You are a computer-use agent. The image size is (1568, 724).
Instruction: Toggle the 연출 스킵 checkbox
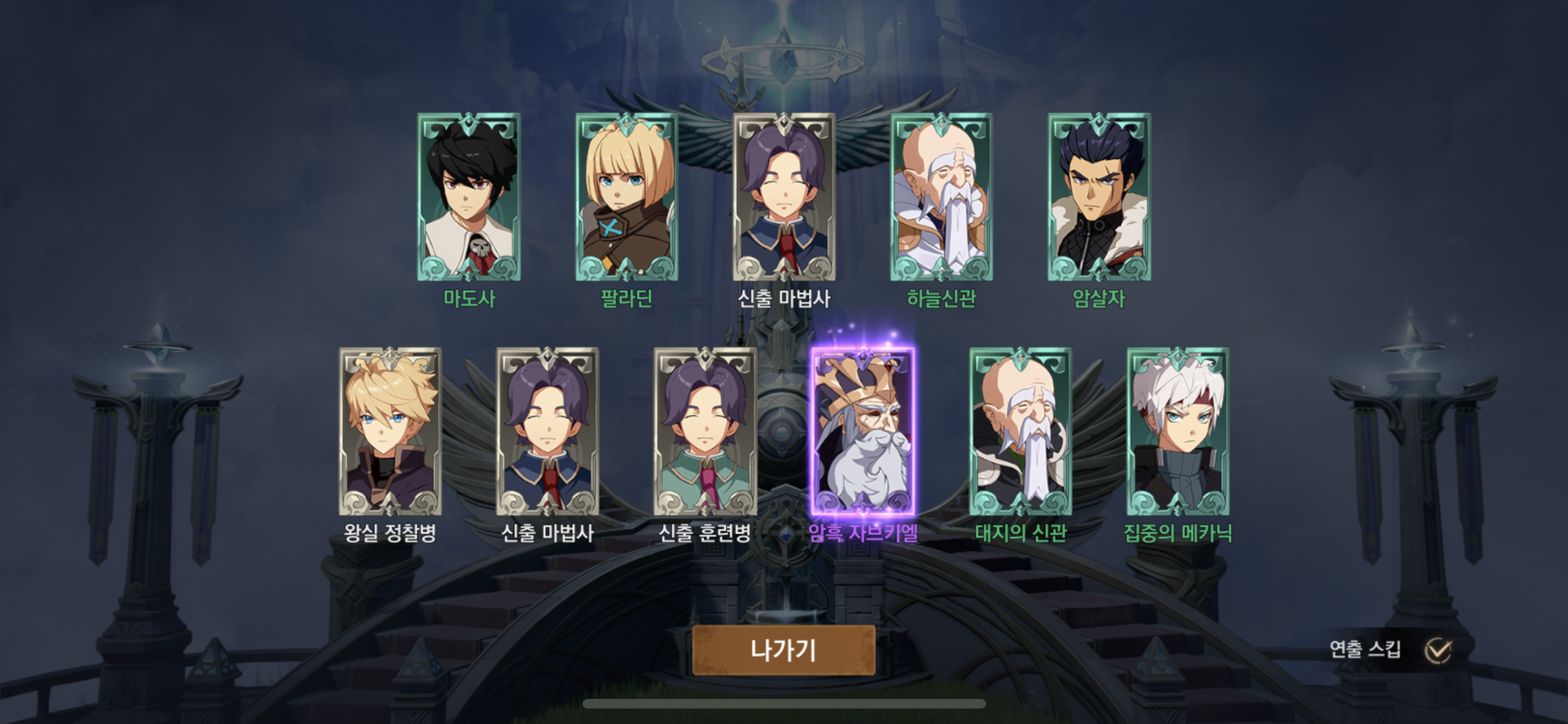pos(1437,651)
